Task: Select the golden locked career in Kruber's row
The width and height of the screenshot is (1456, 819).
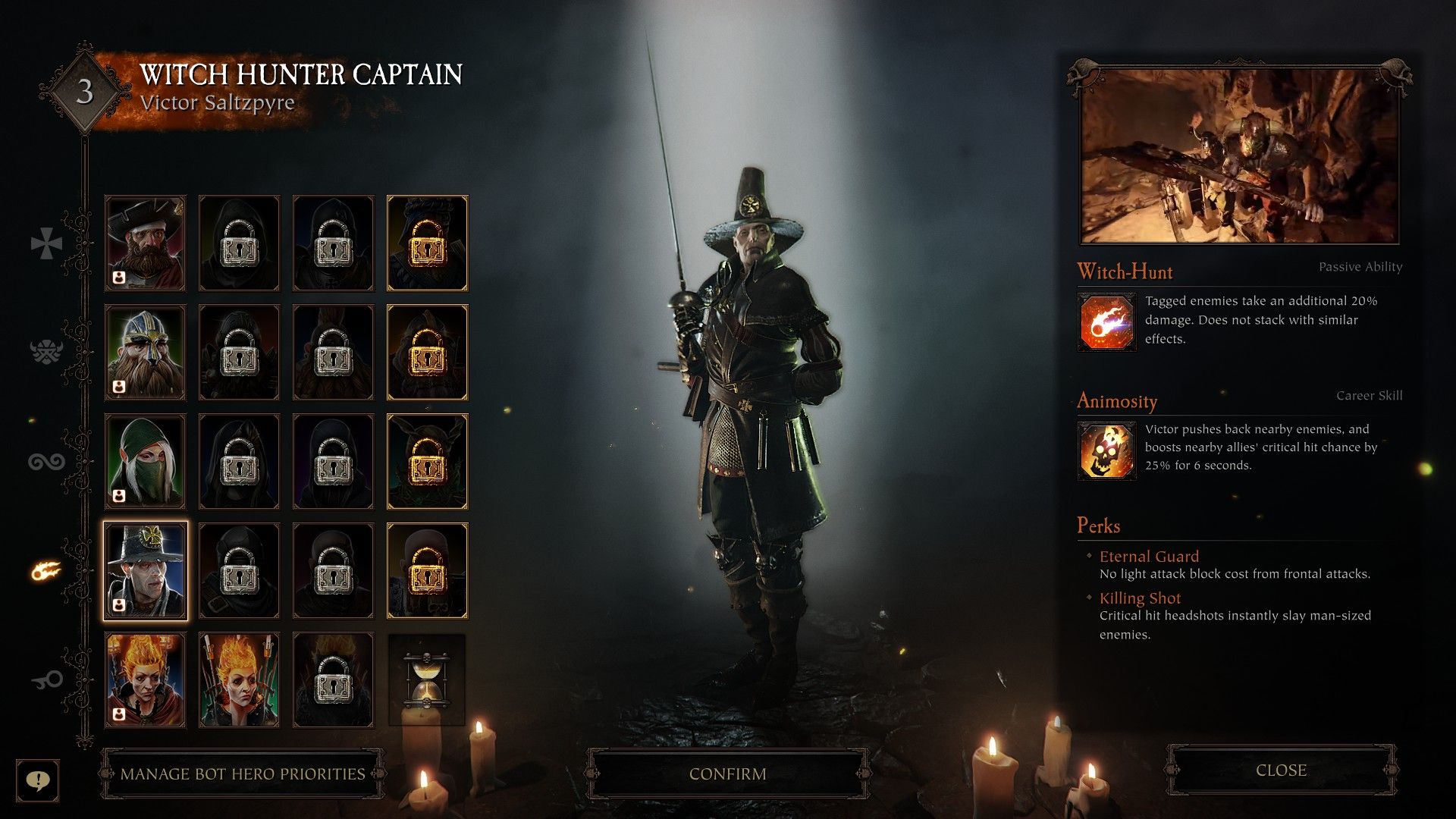Action: [x=427, y=243]
